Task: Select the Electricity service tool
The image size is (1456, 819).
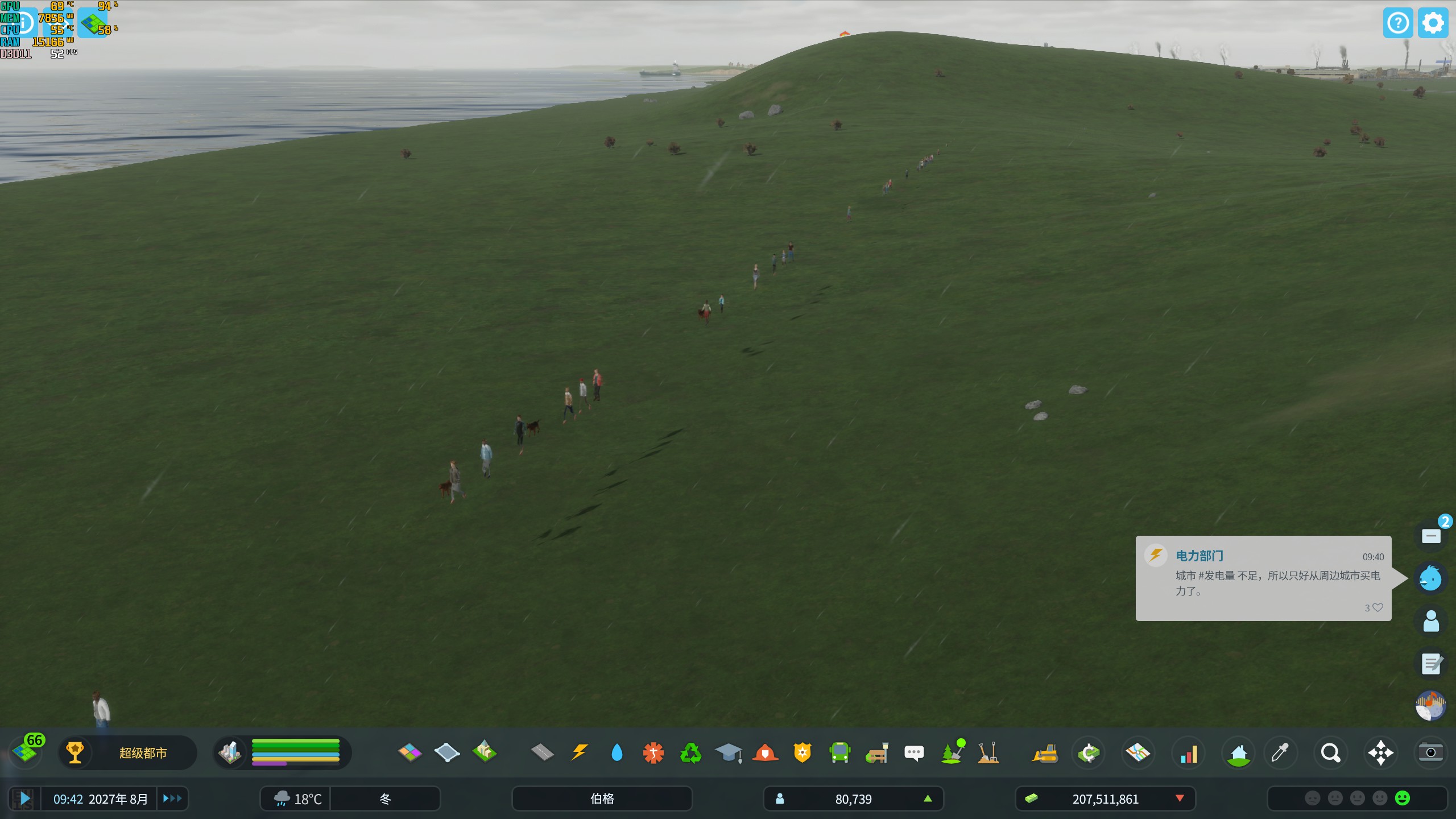Action: (580, 752)
